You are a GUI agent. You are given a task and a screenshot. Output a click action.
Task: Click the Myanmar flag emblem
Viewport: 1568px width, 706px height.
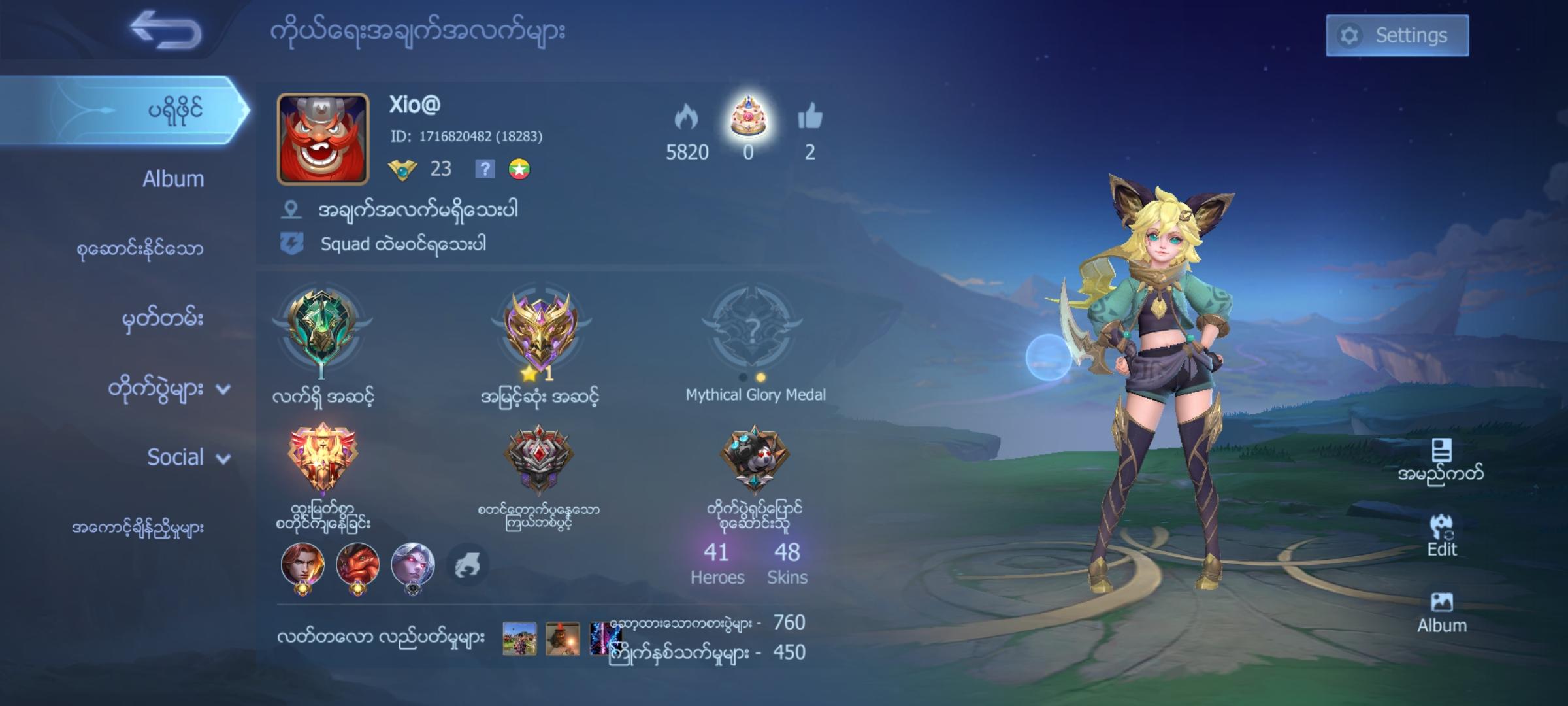518,169
